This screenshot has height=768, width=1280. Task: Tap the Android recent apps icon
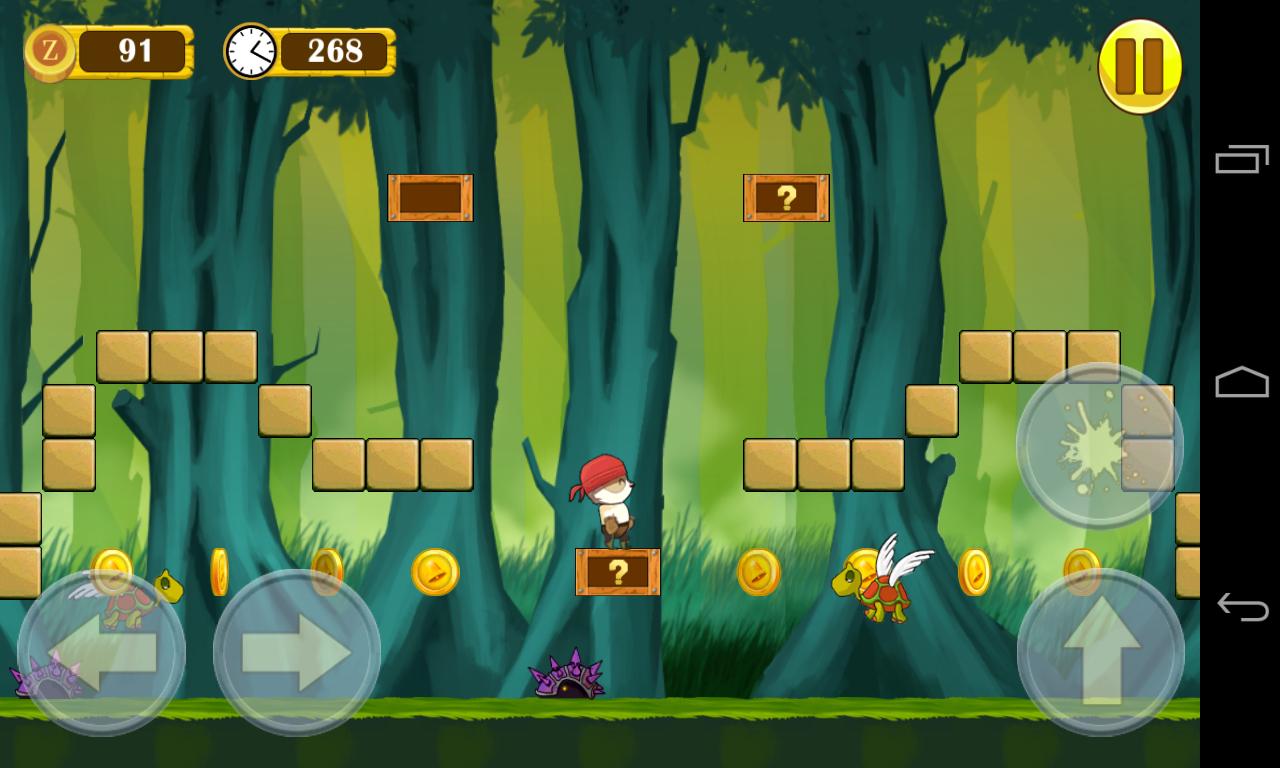click(1240, 160)
